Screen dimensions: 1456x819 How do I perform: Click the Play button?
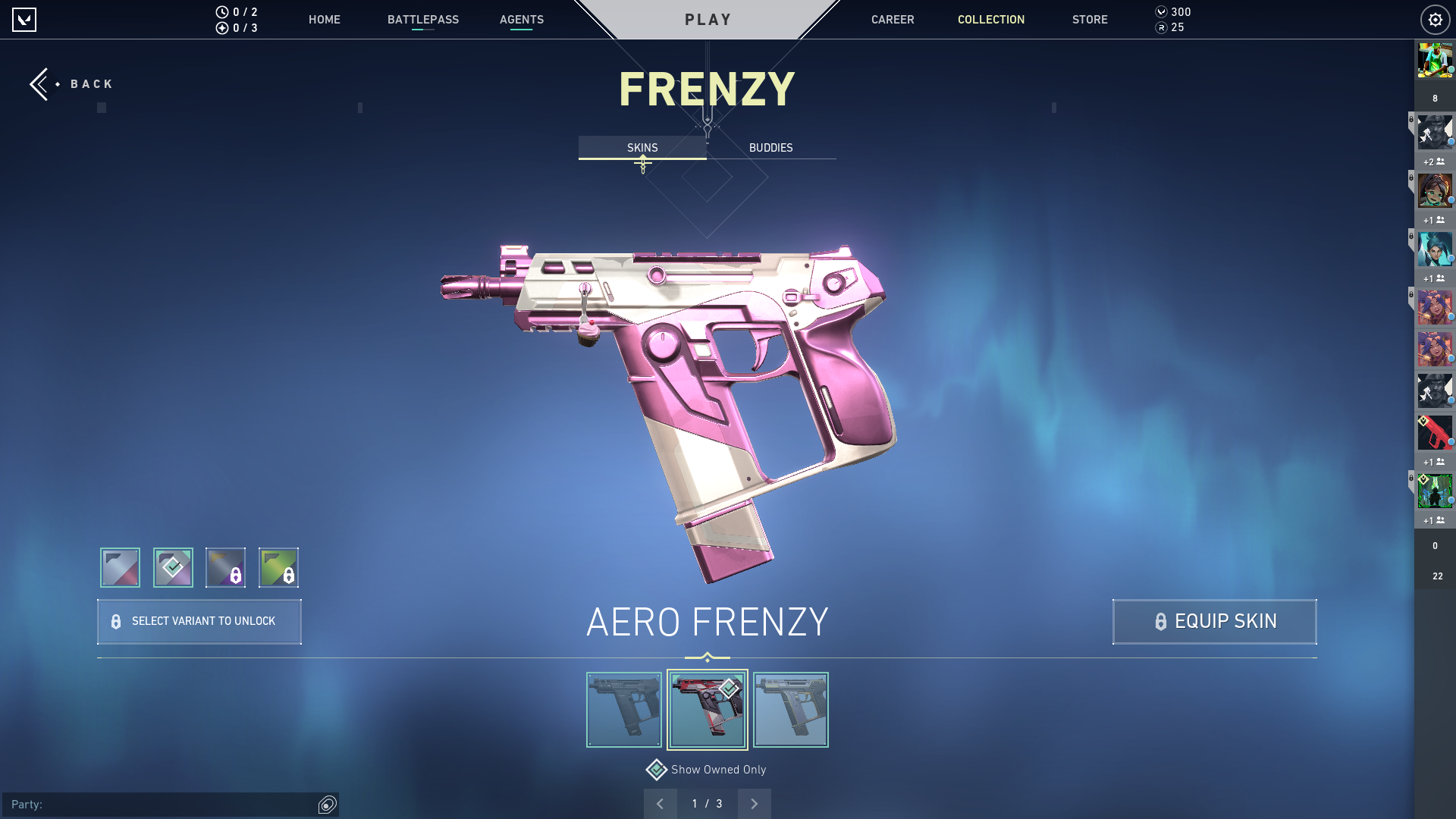(708, 20)
